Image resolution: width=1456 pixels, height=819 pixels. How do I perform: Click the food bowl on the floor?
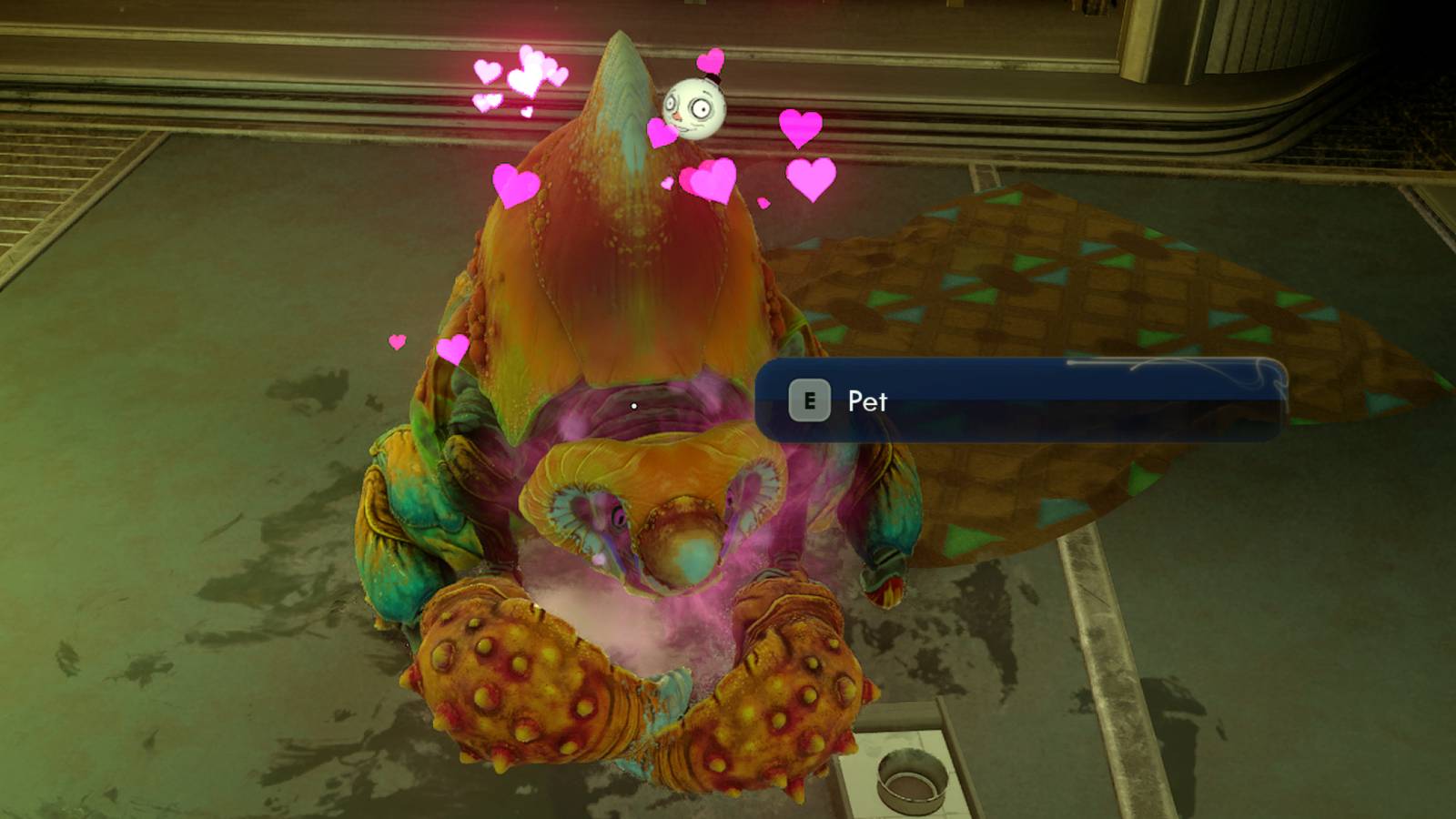pos(913,778)
